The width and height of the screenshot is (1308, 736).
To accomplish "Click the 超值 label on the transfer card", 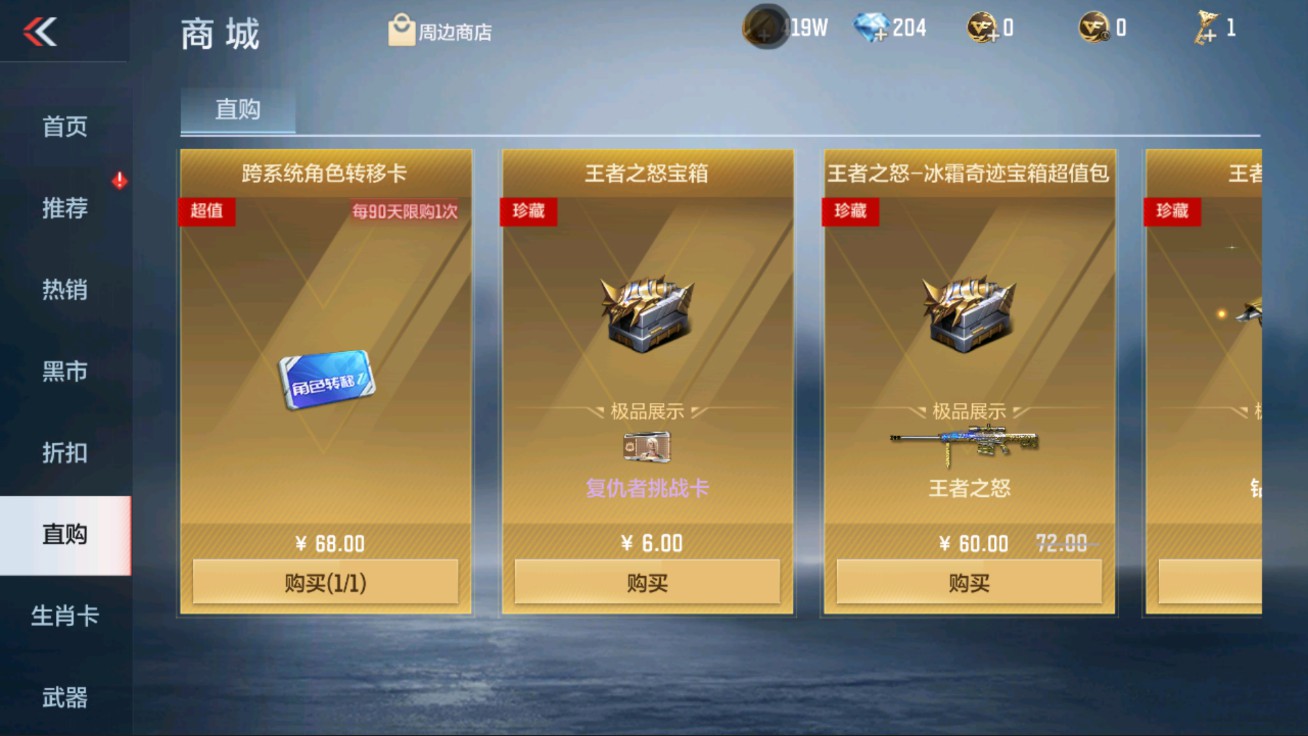I will [207, 212].
